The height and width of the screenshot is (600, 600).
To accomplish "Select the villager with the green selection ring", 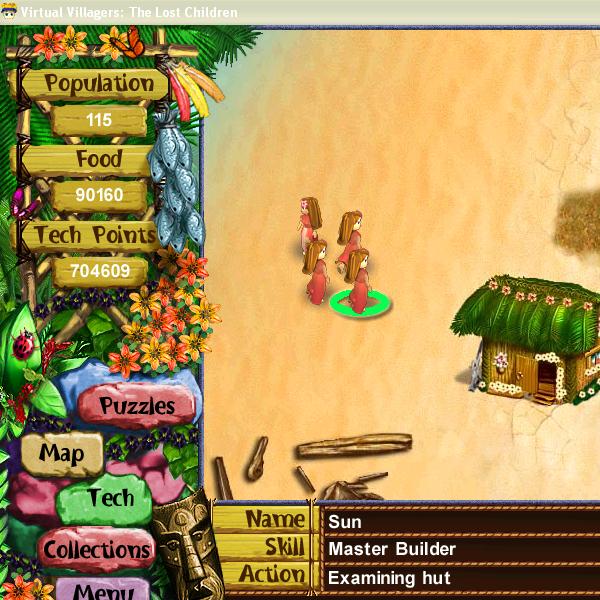I will click(358, 278).
